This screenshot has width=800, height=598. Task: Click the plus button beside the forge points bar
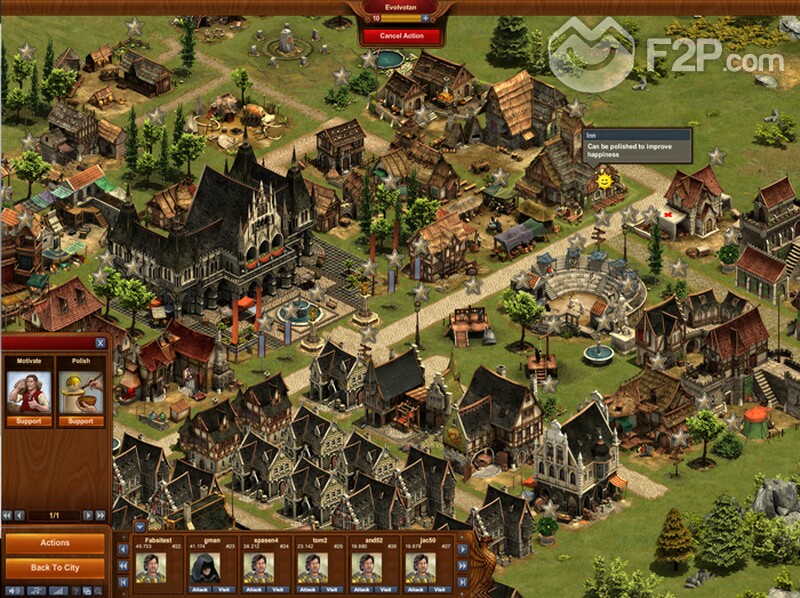tap(425, 18)
